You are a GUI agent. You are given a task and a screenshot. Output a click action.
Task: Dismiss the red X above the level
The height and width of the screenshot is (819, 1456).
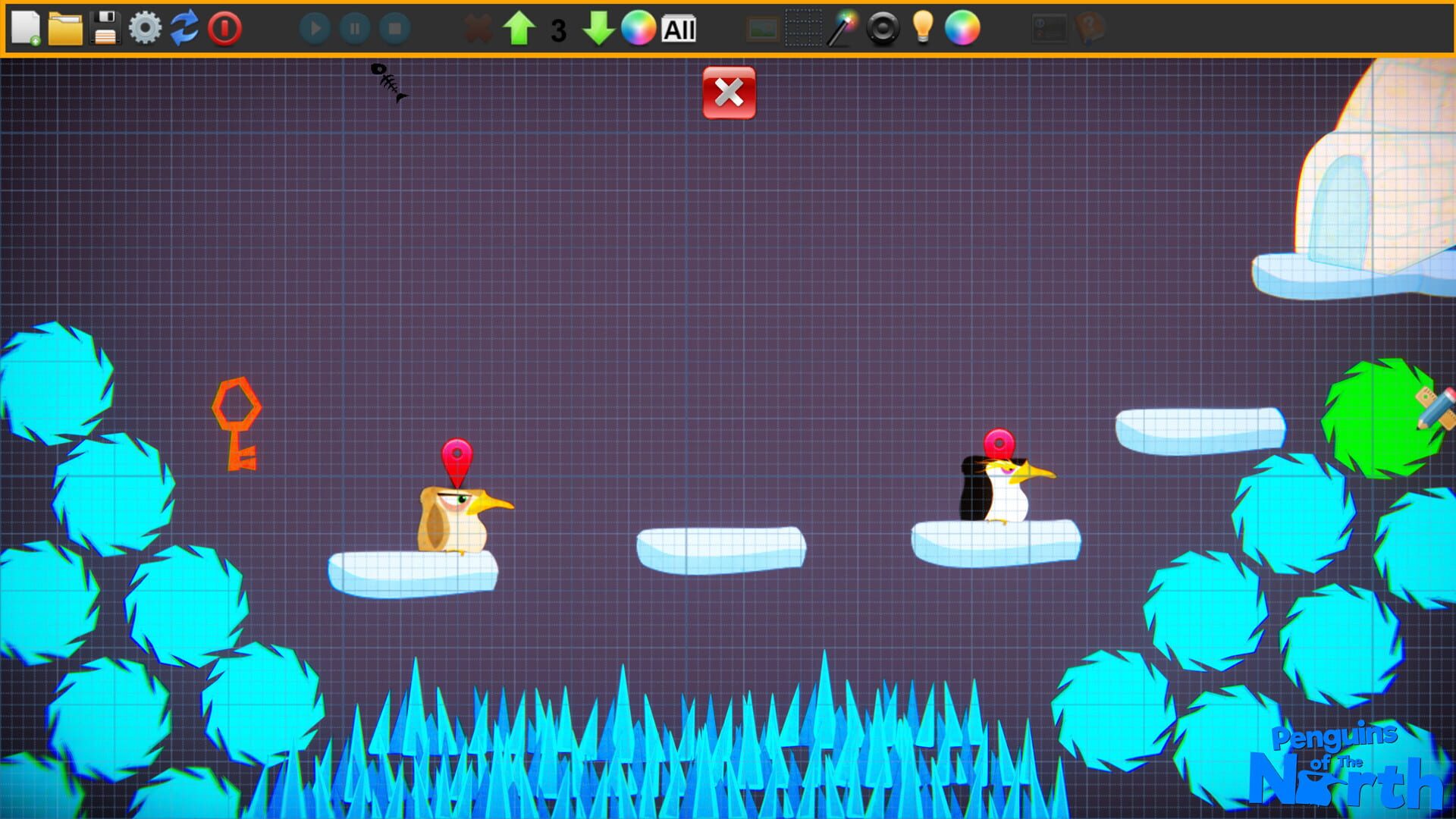(x=728, y=93)
